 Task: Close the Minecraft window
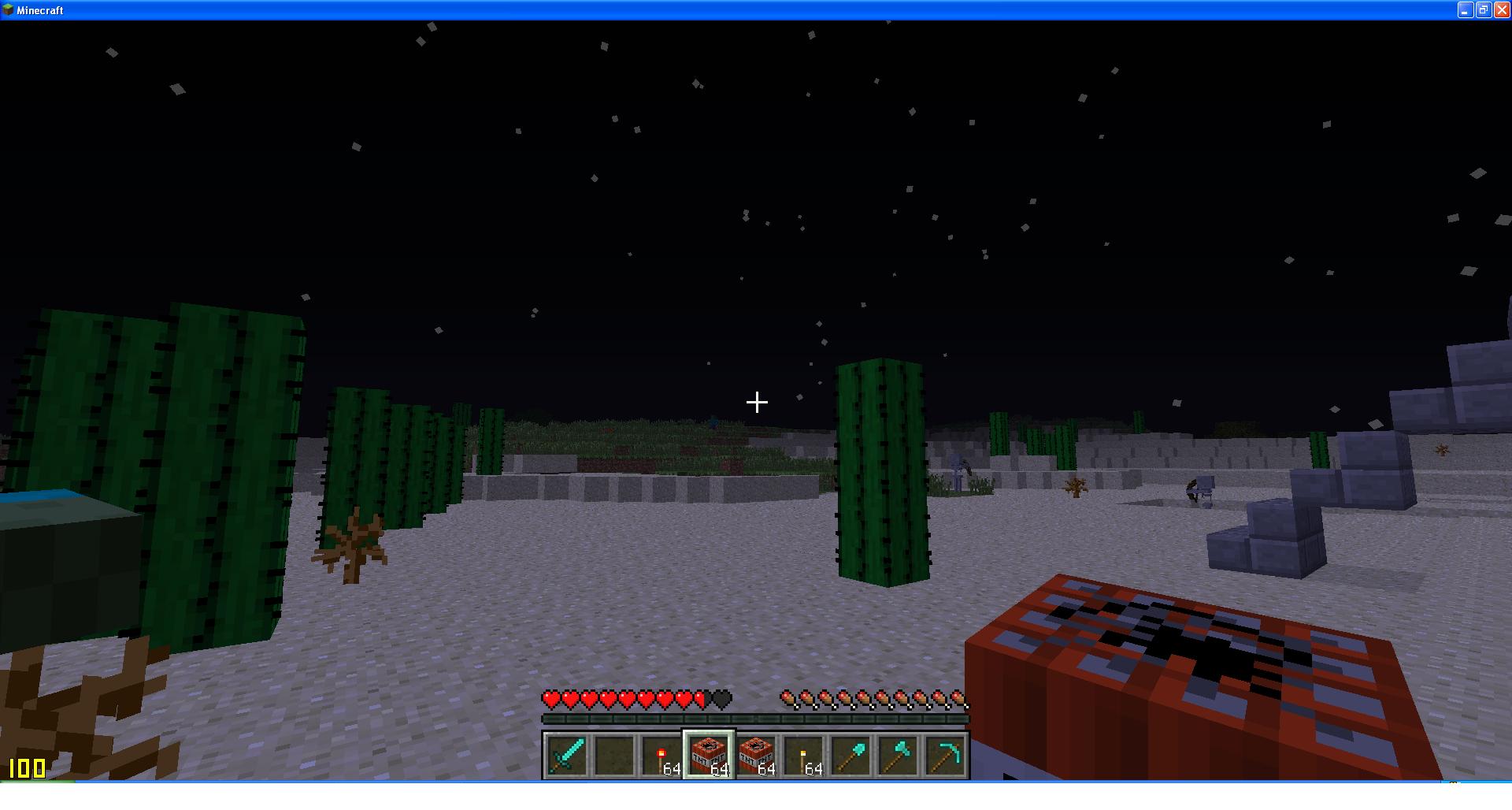1501,10
